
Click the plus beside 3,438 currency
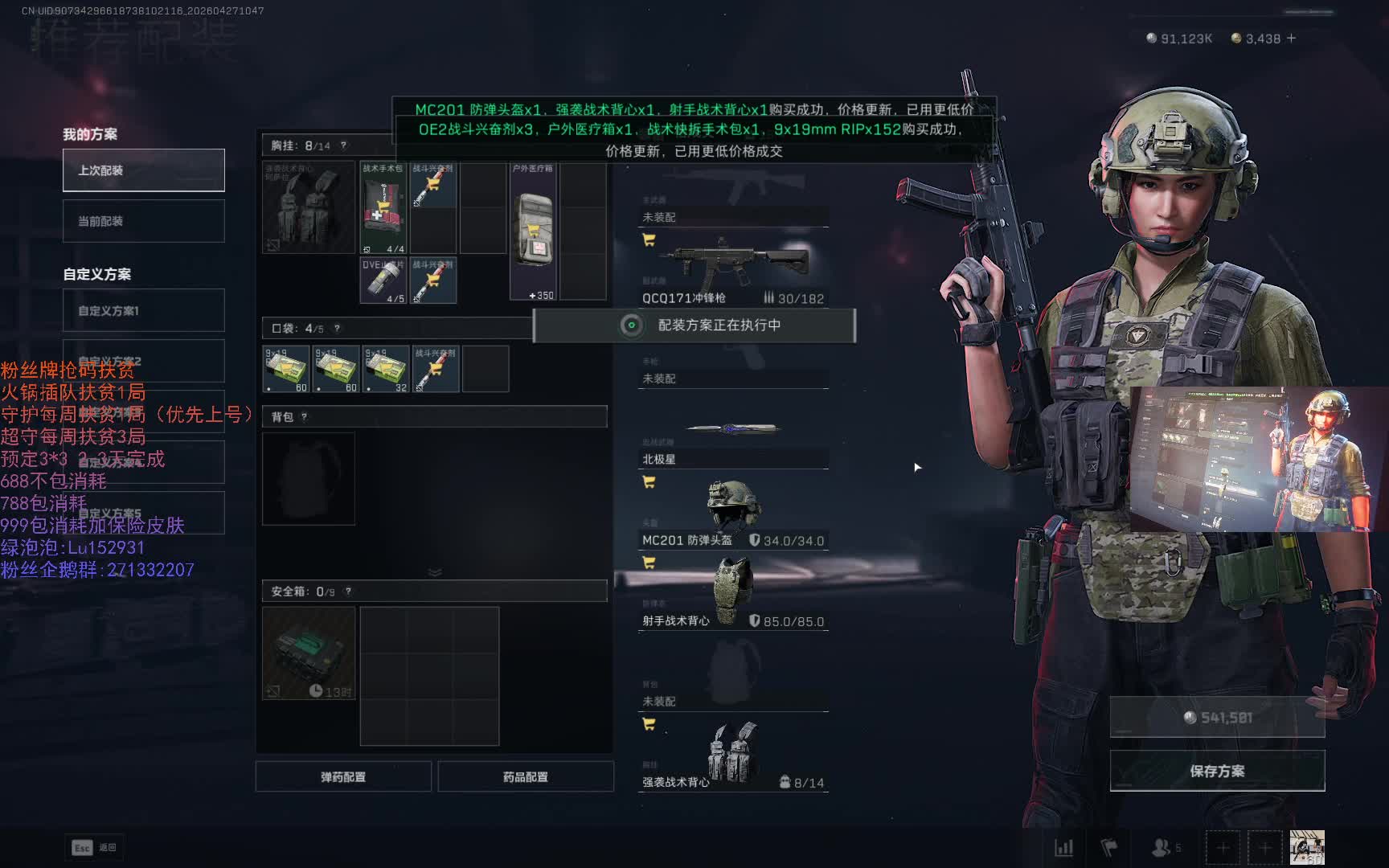coord(1292,39)
